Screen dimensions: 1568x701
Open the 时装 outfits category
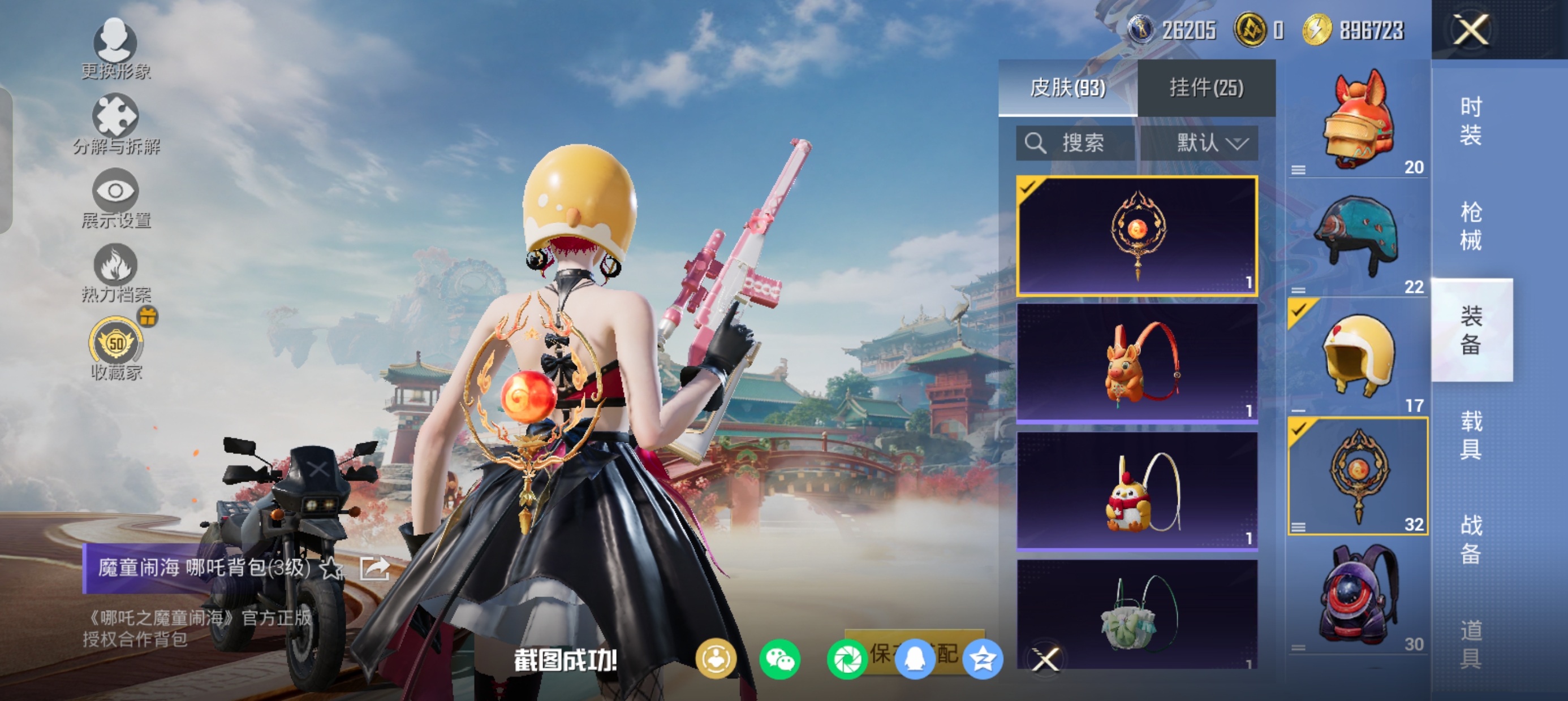coord(1471,121)
